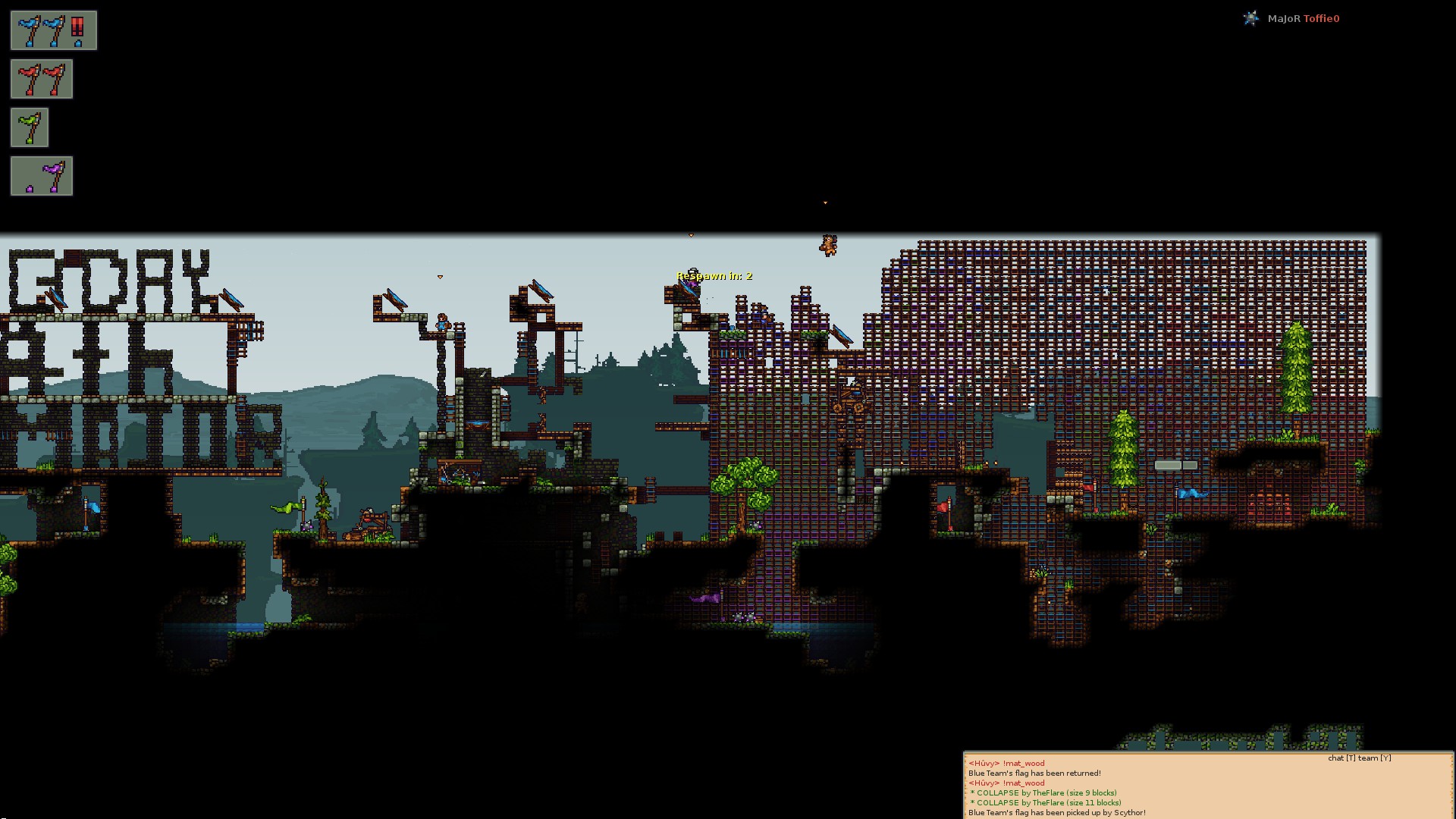Click the MaJoR Toffie0 player name tag
Image resolution: width=1456 pixels, height=819 pixels.
click(x=1302, y=18)
